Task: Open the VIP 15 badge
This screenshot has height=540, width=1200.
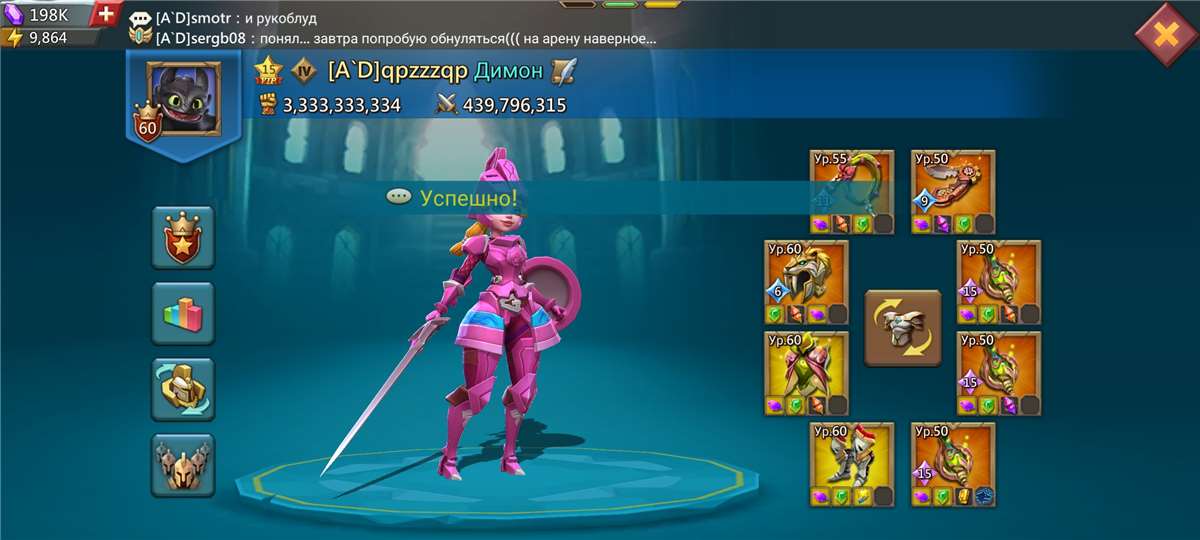Action: (x=268, y=71)
